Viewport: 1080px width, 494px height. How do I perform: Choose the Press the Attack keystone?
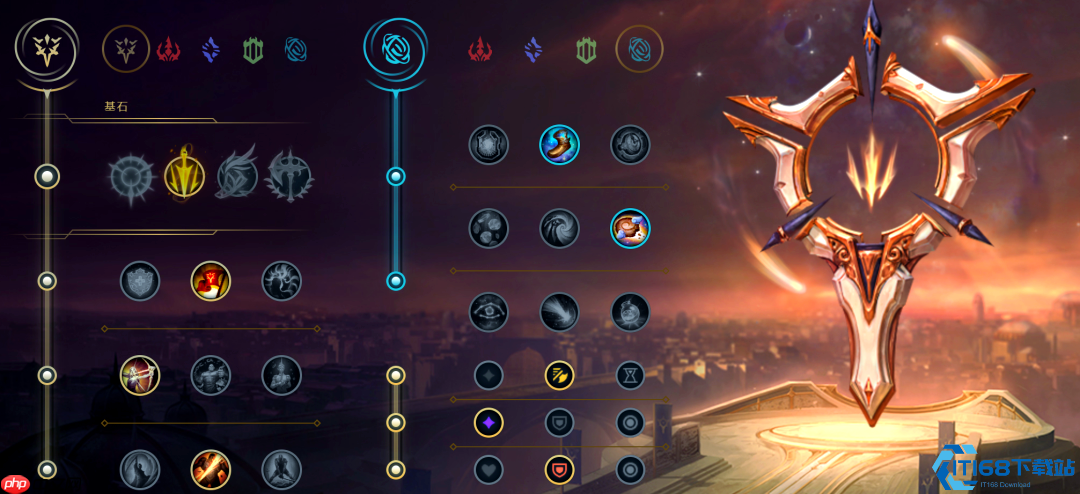[132, 177]
